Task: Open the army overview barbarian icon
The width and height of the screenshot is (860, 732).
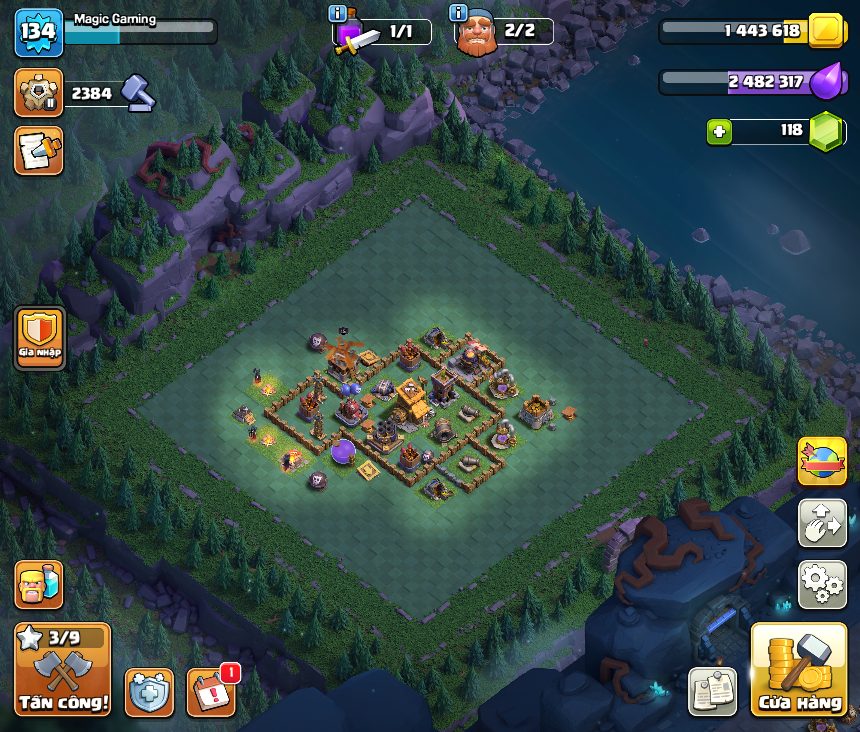Action: click(x=38, y=584)
